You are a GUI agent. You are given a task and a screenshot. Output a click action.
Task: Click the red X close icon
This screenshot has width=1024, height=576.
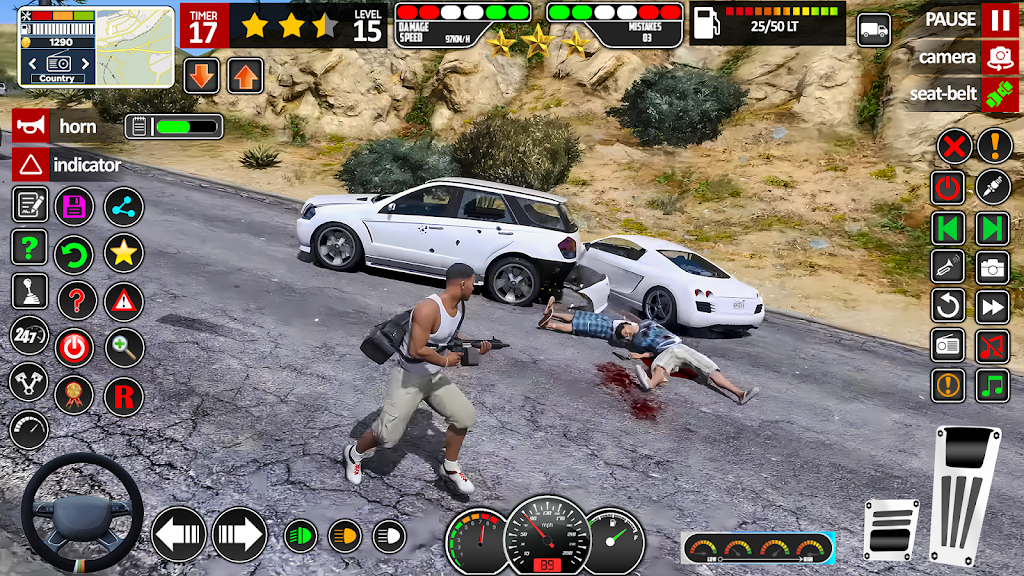point(954,147)
